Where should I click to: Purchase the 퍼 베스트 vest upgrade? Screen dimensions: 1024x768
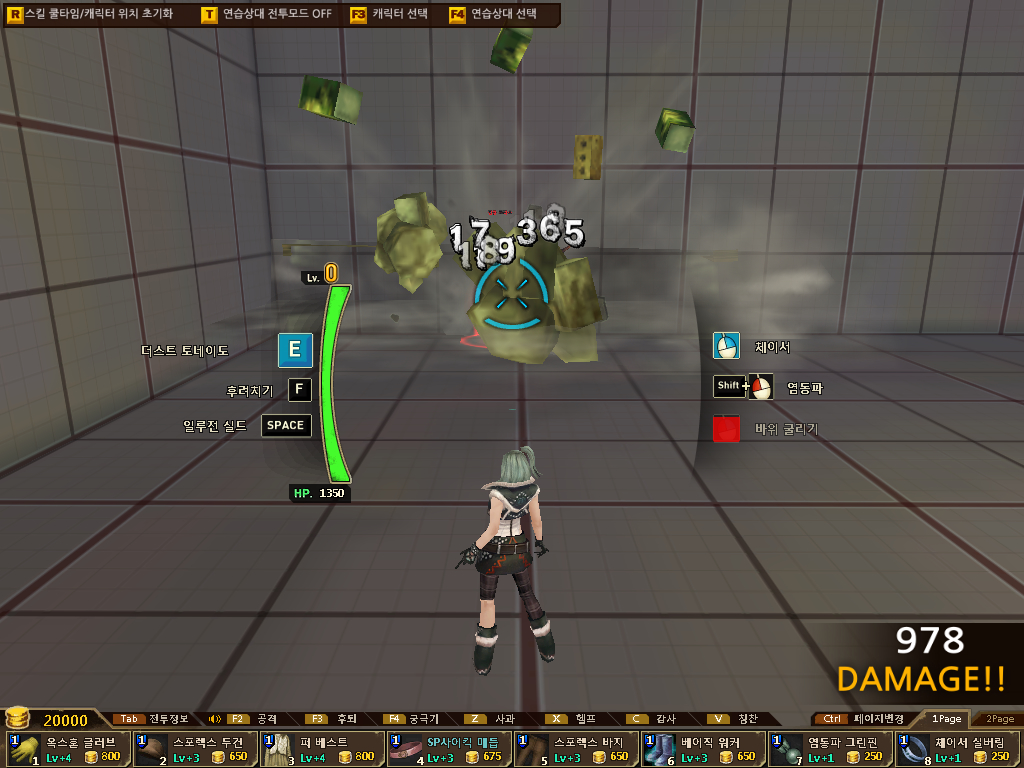321,749
